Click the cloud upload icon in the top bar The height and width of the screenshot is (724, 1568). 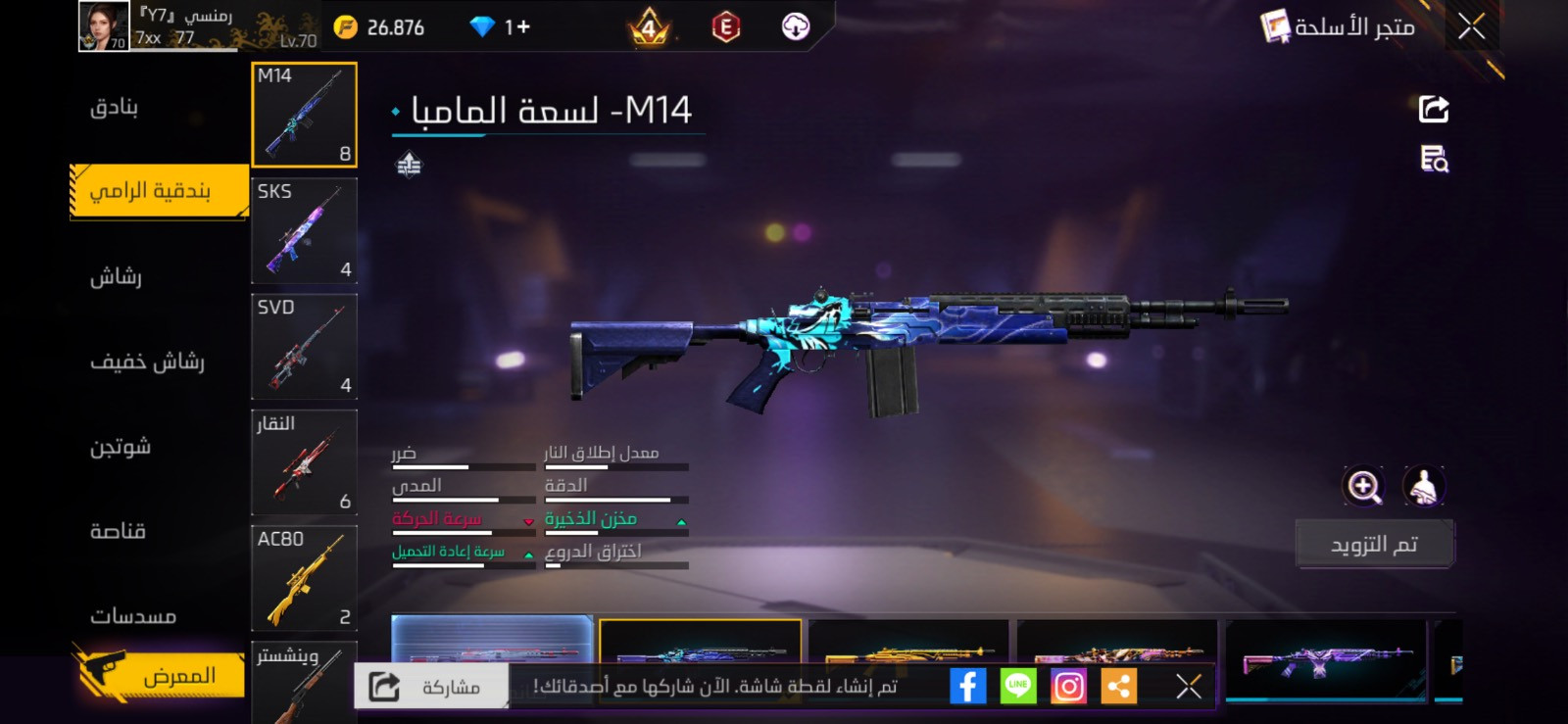click(794, 26)
